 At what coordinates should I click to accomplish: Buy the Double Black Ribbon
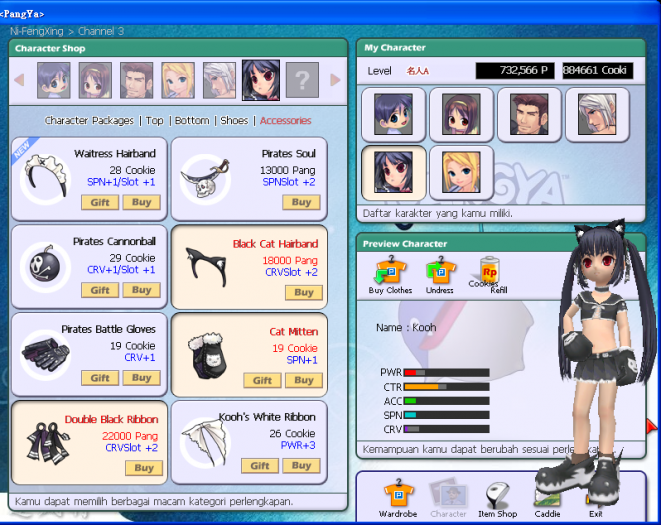pyautogui.click(x=141, y=467)
